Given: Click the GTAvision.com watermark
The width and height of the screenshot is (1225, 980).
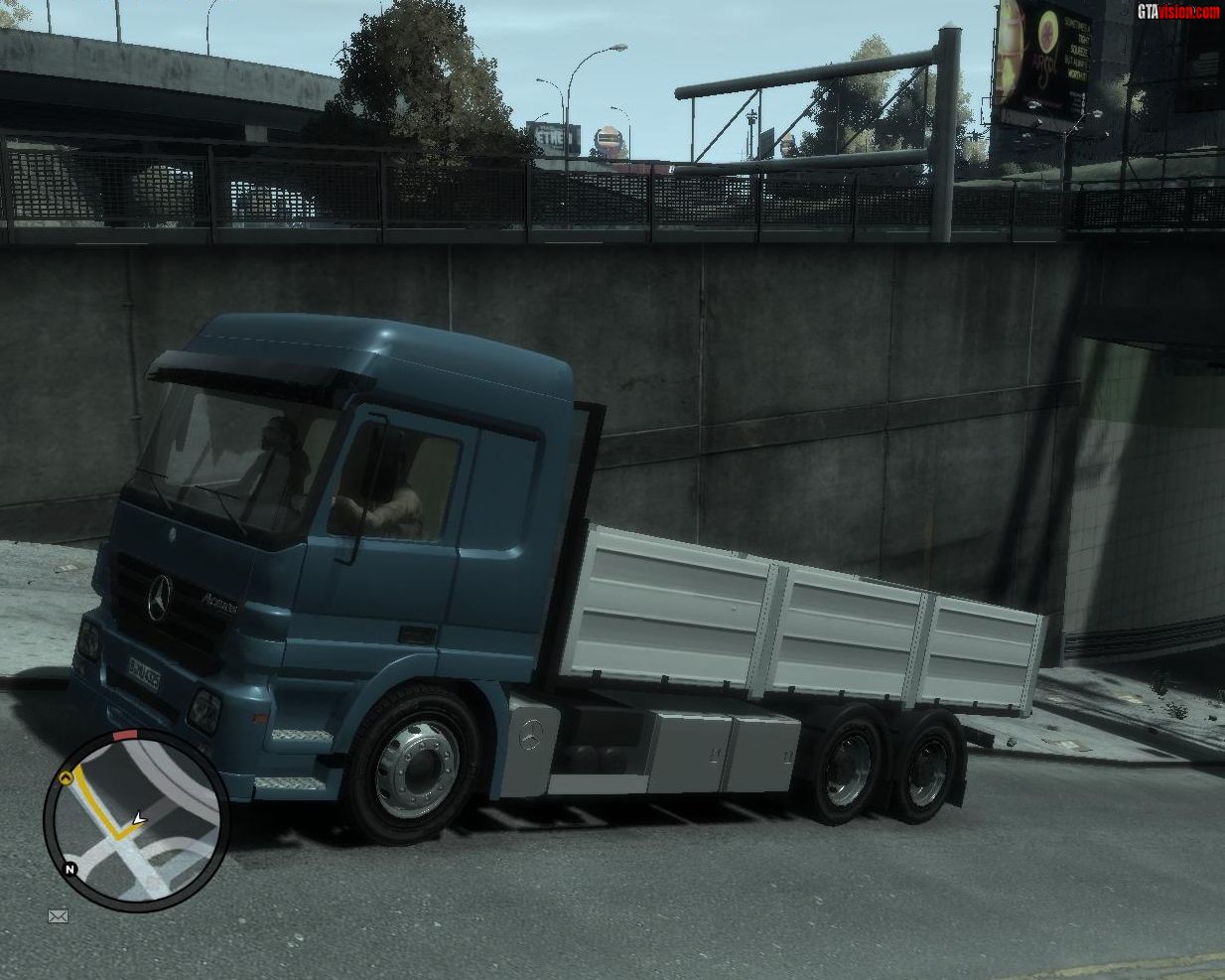Looking at the screenshot, I should tap(1178, 12).
